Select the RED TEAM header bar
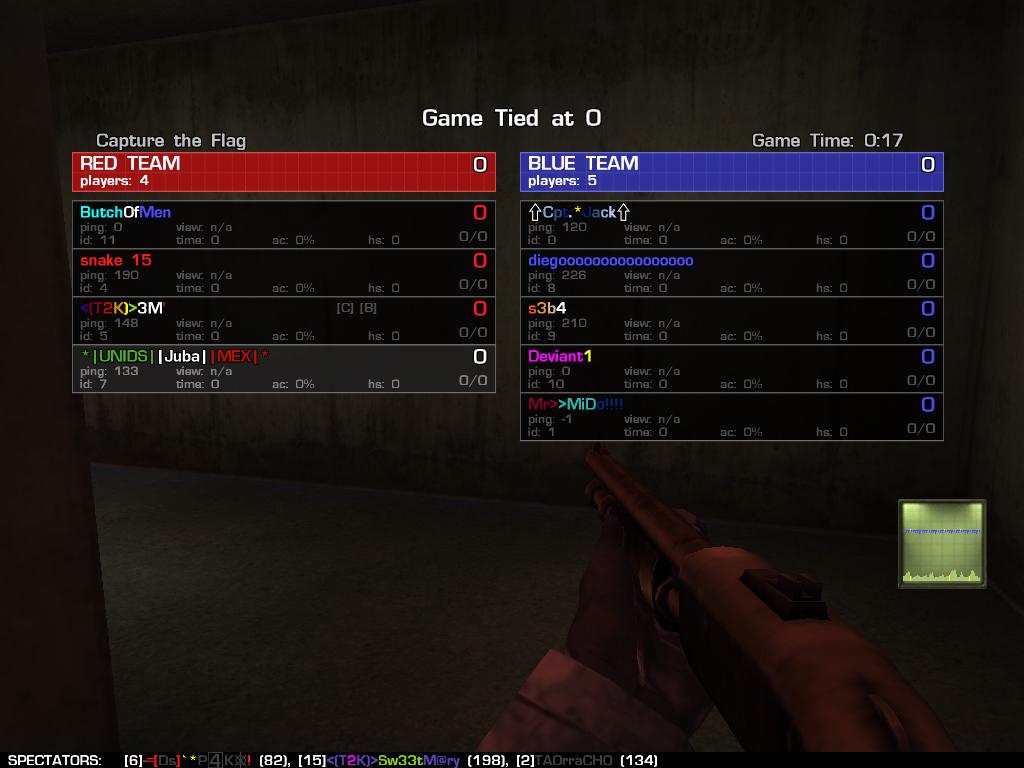This screenshot has width=1024, height=768. tap(283, 171)
